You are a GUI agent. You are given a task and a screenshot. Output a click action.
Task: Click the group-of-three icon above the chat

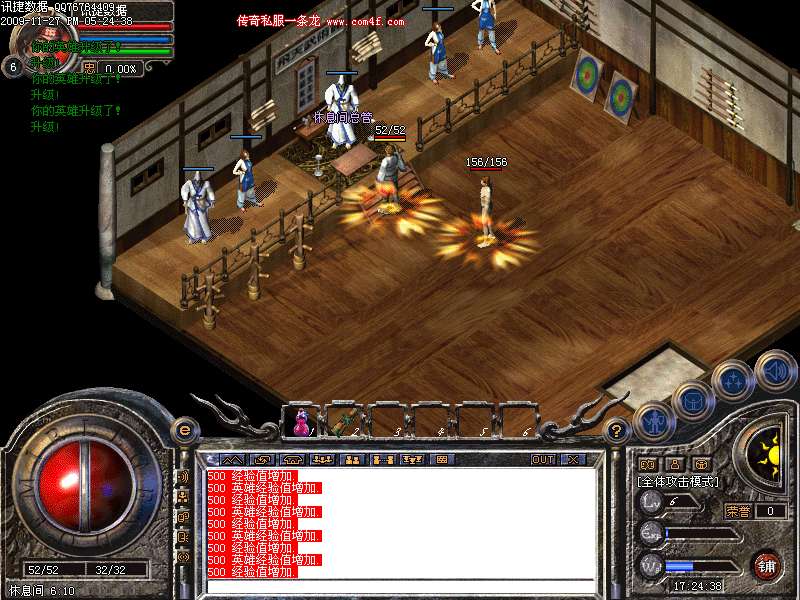[322, 460]
